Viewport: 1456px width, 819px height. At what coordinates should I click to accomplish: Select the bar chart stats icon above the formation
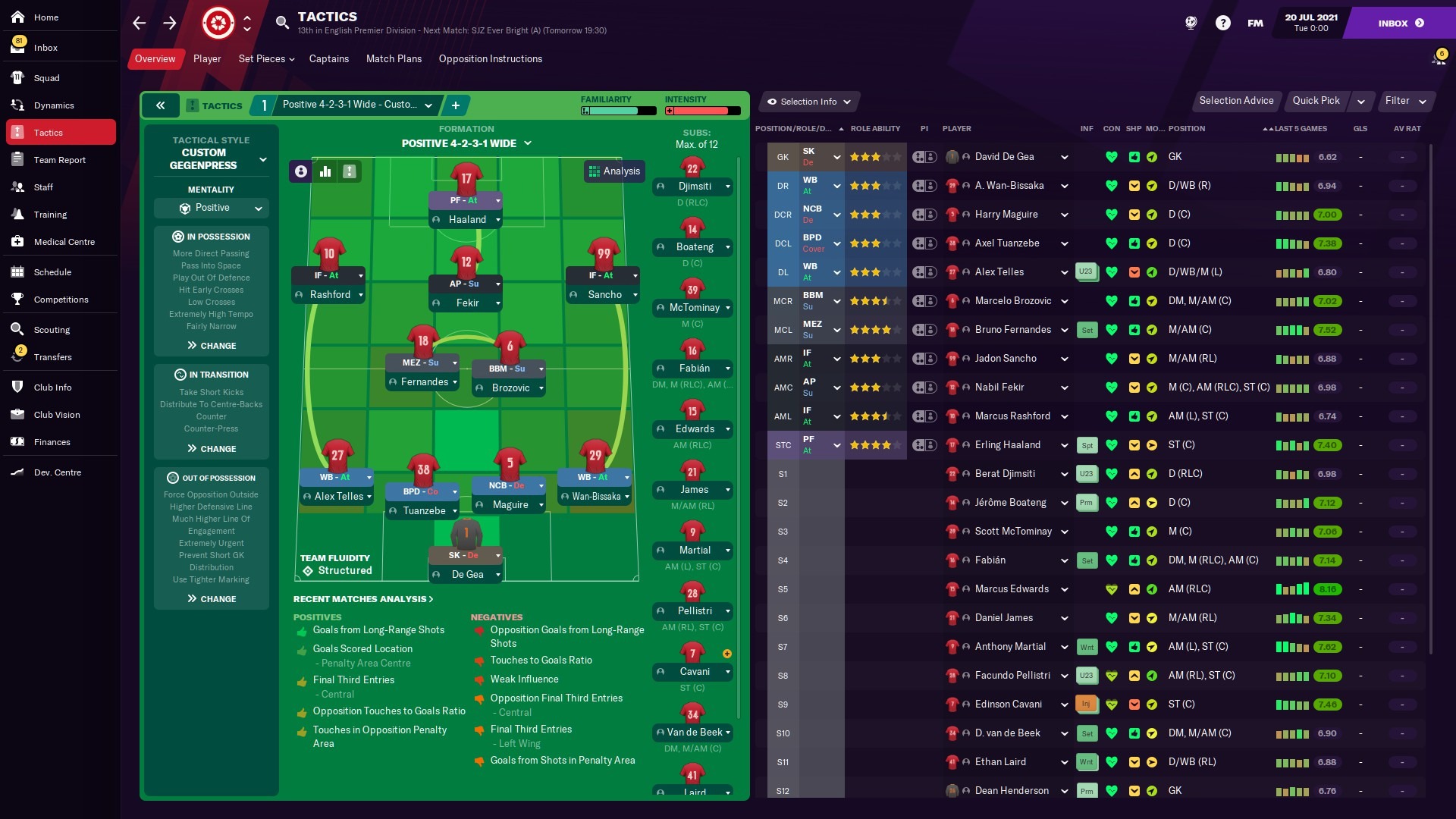click(x=325, y=171)
